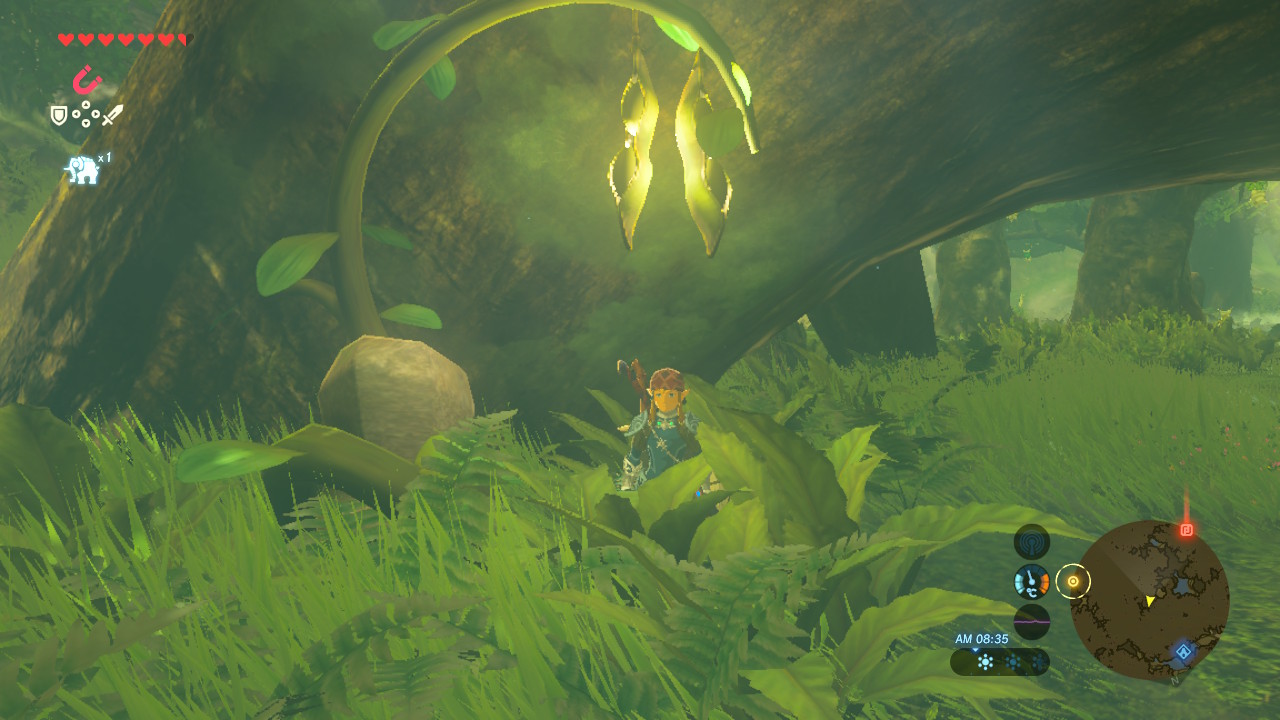Click the noise meter with the purple wave
The image size is (1280, 720).
(x=1031, y=621)
